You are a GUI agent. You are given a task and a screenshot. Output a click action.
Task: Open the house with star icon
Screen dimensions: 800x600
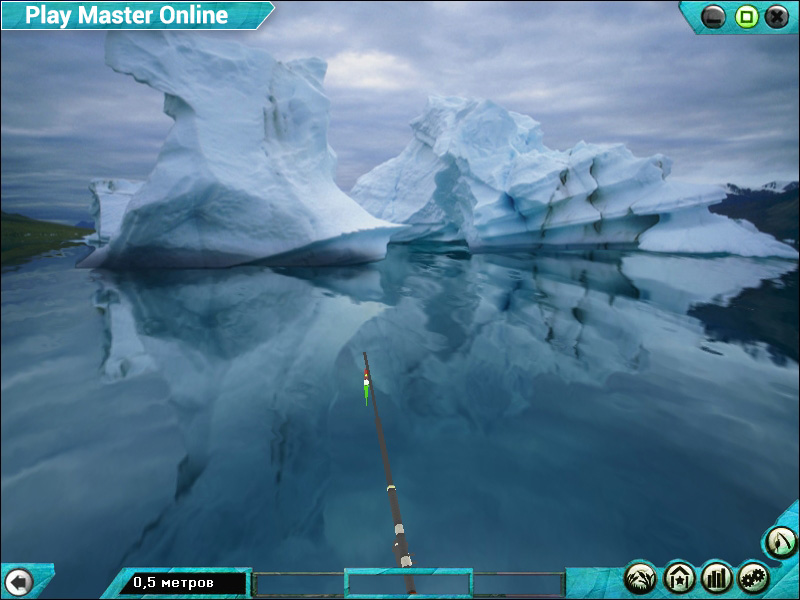679,577
